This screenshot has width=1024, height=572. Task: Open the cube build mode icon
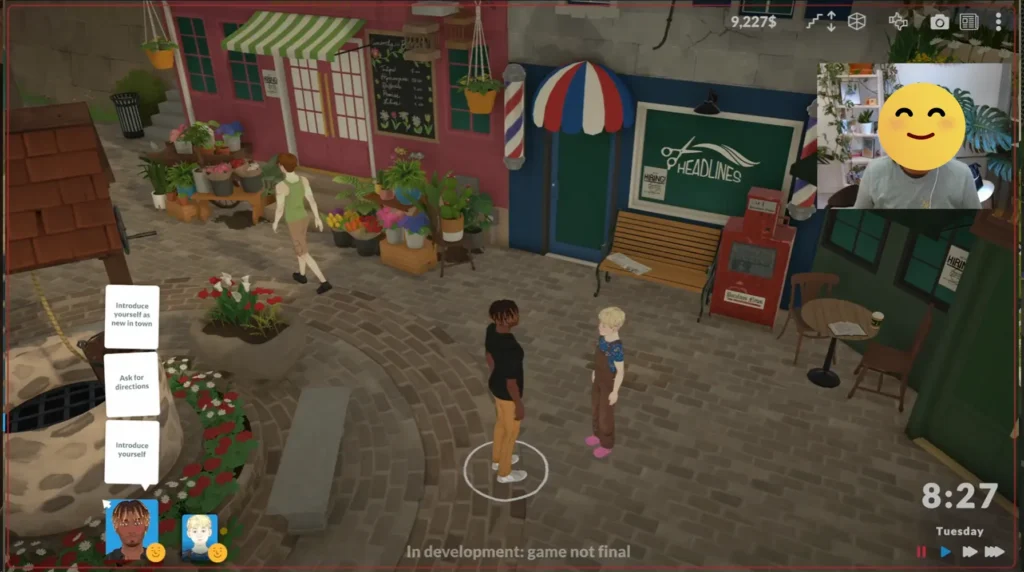pos(856,21)
